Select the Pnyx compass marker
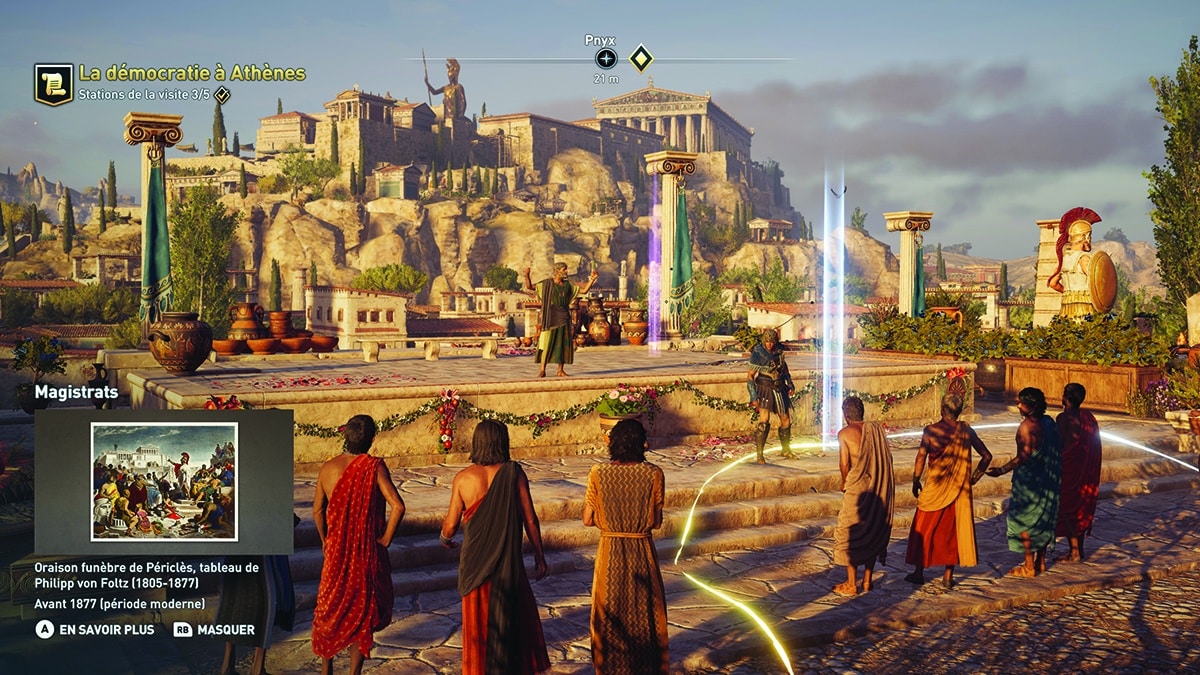 point(606,58)
